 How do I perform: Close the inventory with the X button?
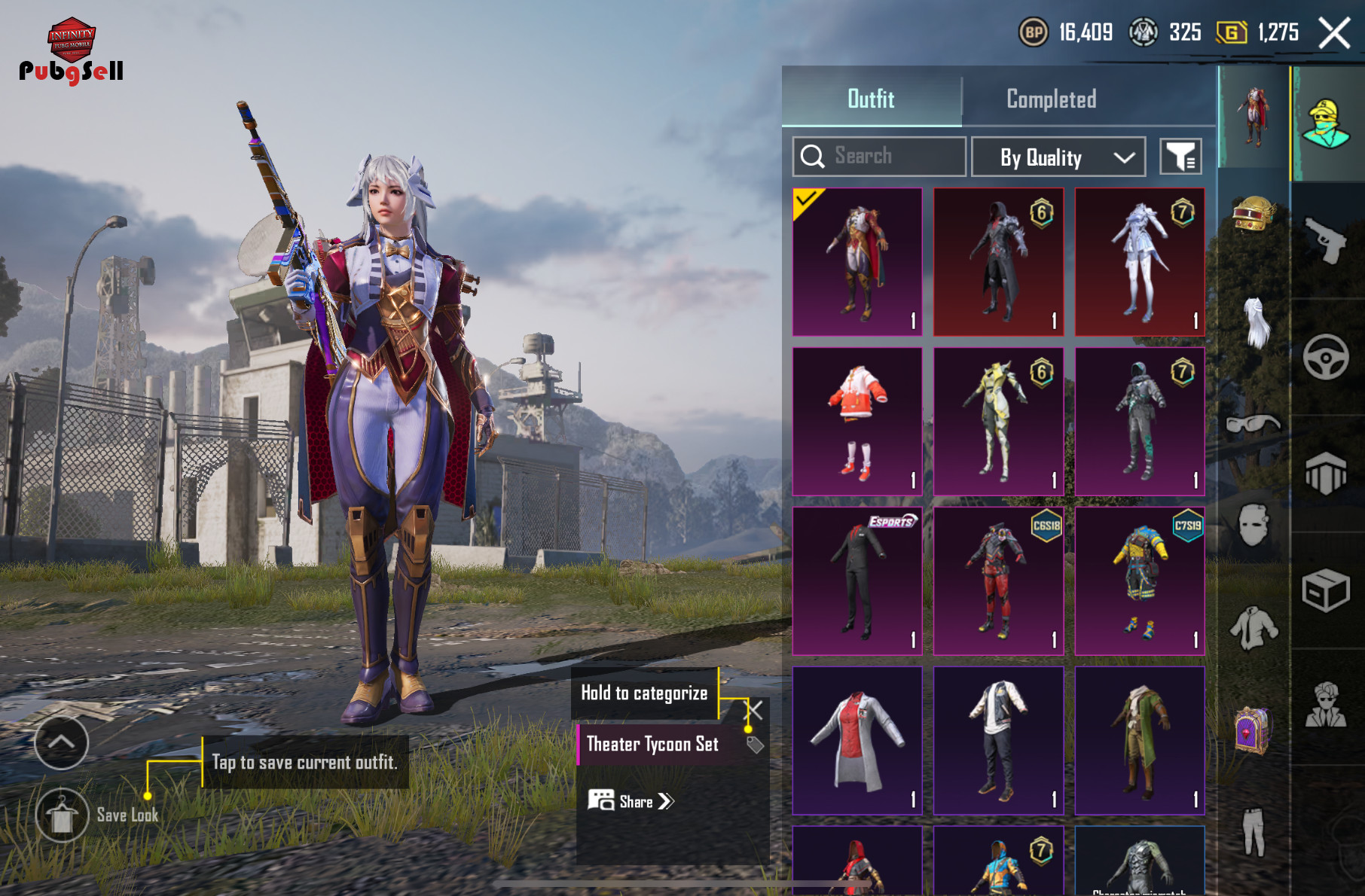coord(1334,33)
